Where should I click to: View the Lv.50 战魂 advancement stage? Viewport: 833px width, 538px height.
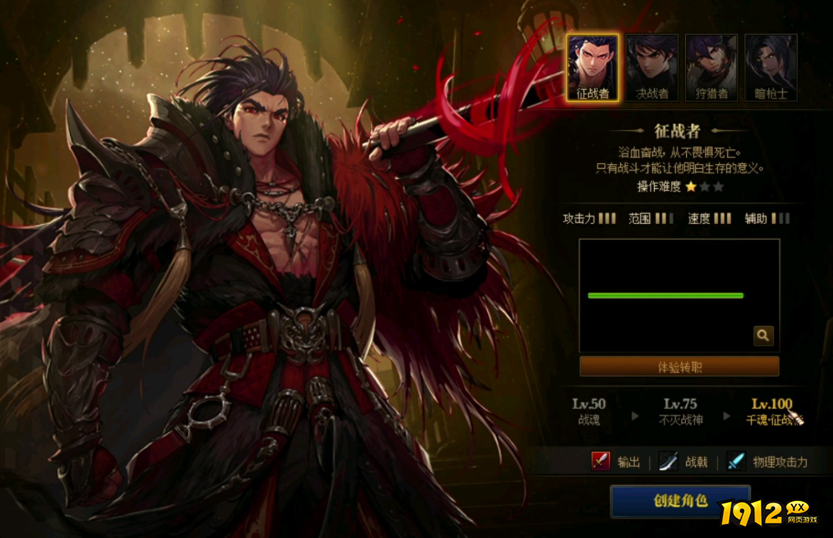(589, 411)
